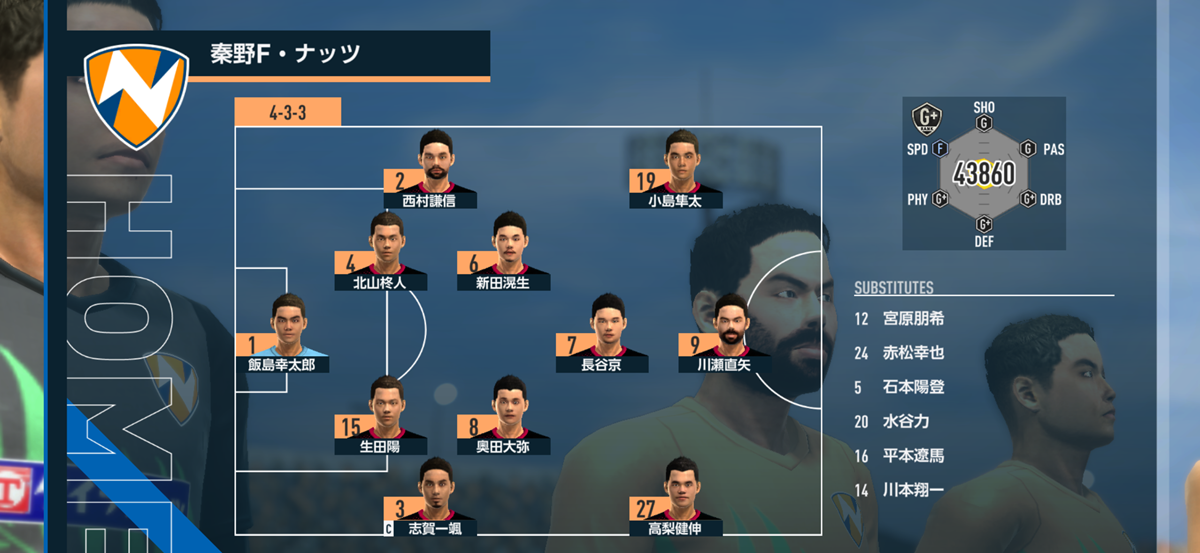Select captain number 3 志賀一颯
The width and height of the screenshot is (1200, 553).
coord(430,502)
